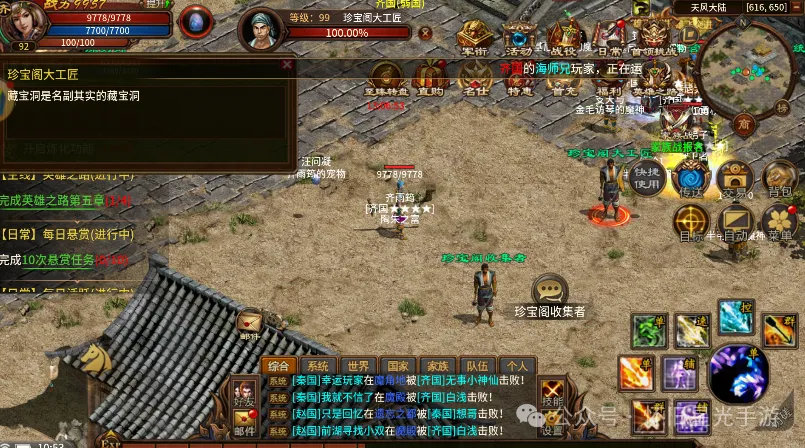
Task: Open the 背包 backpack
Action: (777, 178)
